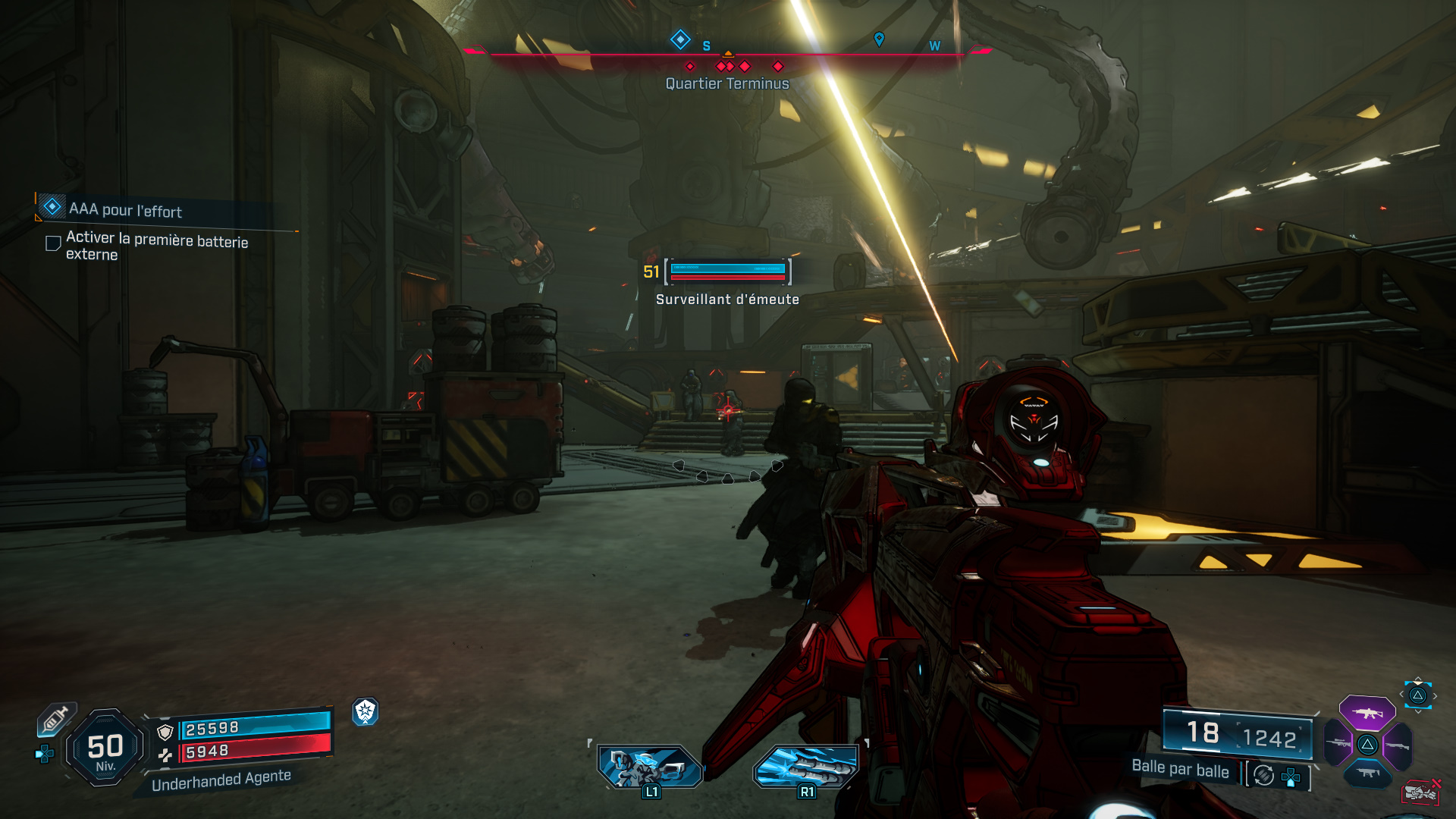Switch to the sniper rifle weapon slot
The image size is (1456, 819).
(1338, 744)
